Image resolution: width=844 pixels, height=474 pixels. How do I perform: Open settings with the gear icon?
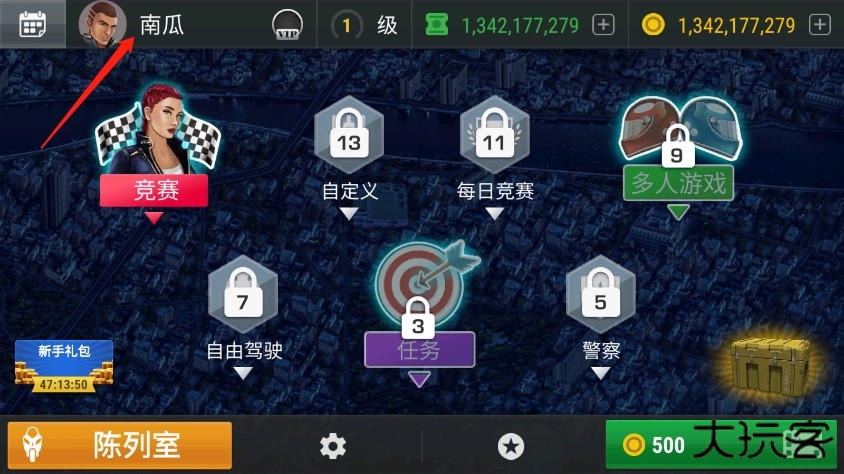[332, 446]
